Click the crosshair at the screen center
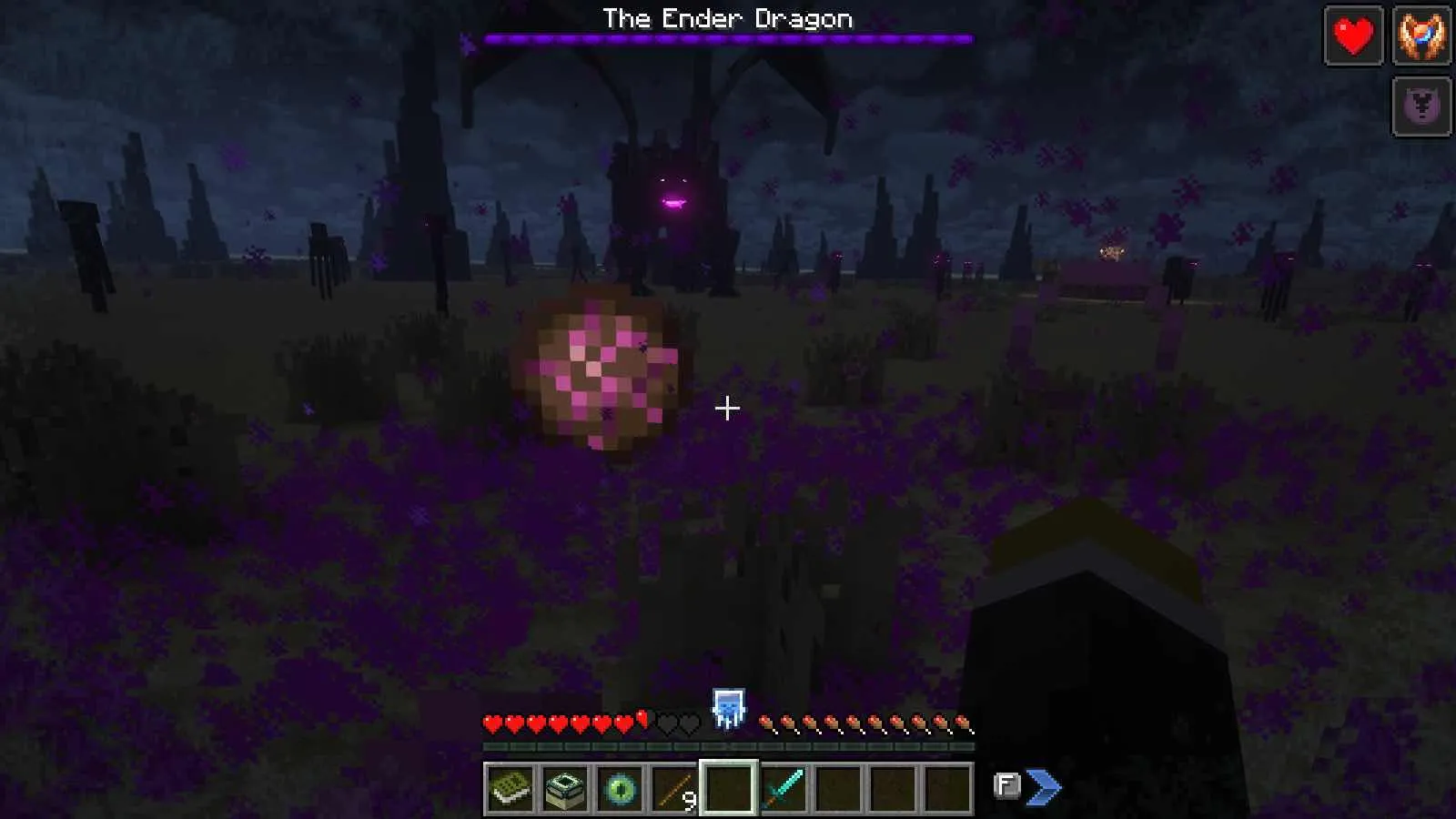This screenshot has height=819, width=1456. (728, 409)
